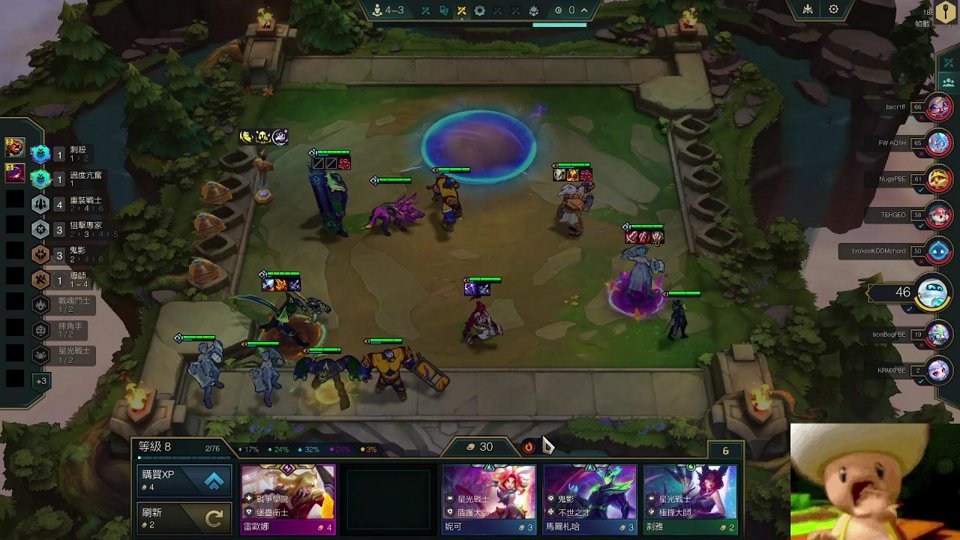Visit TEHGEO's board portrait
Image resolution: width=960 pixels, height=540 pixels.
pos(937,214)
